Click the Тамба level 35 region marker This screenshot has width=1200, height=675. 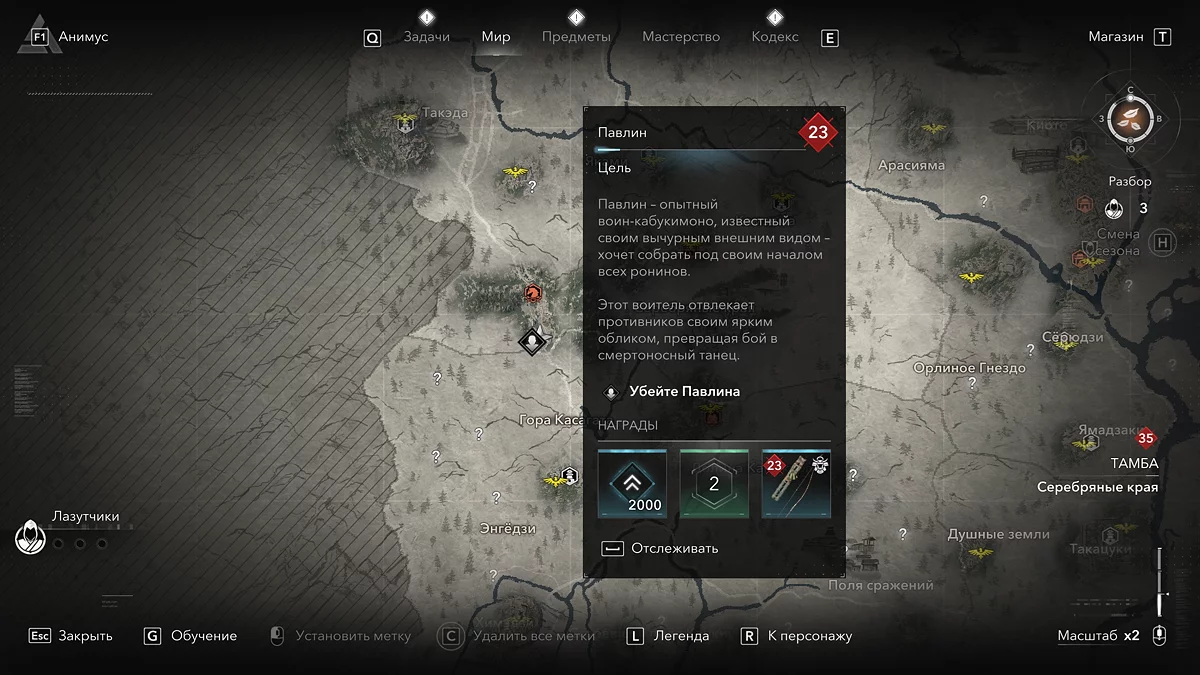click(x=1145, y=438)
